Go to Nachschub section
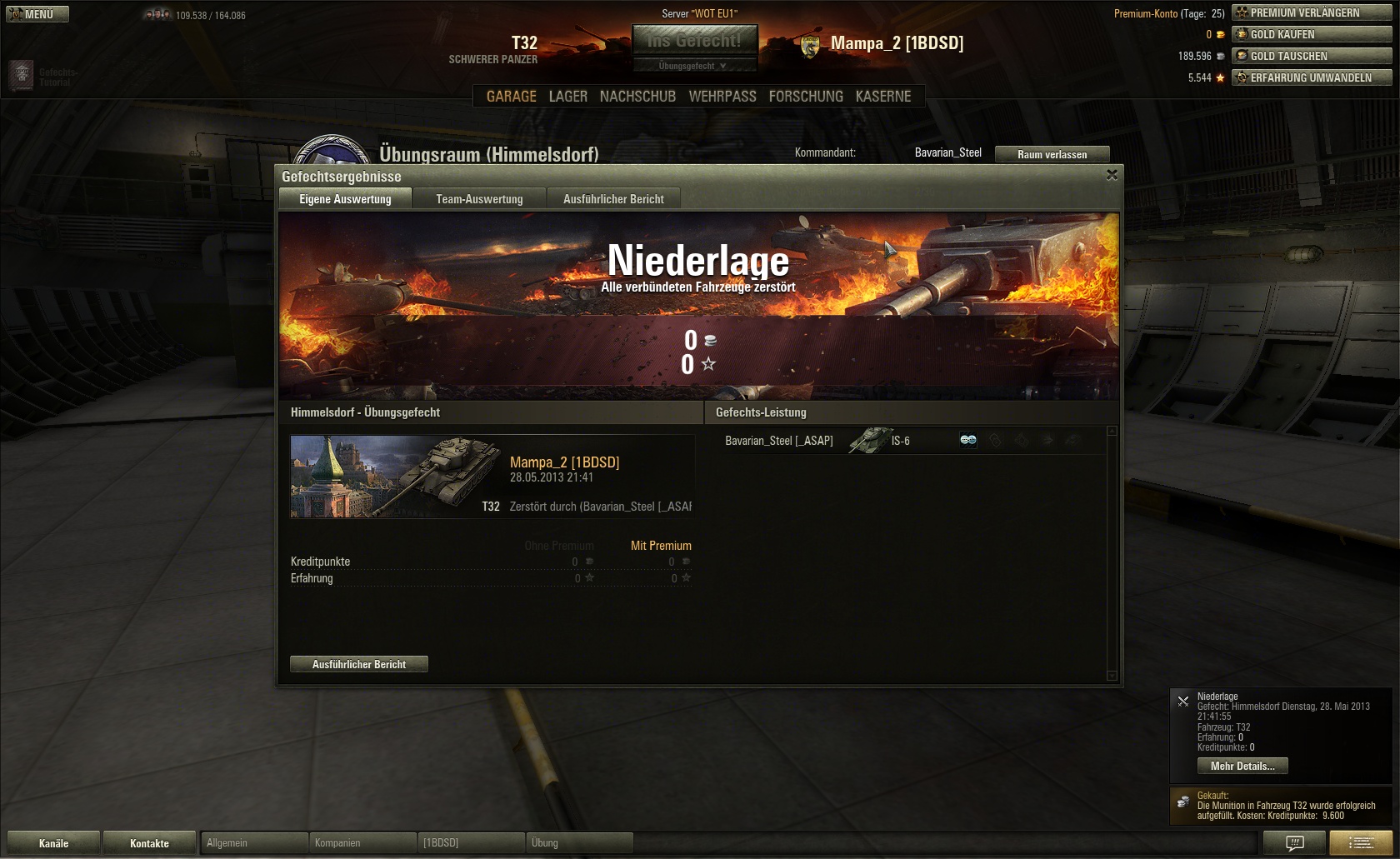1400x859 pixels. pyautogui.click(x=637, y=97)
